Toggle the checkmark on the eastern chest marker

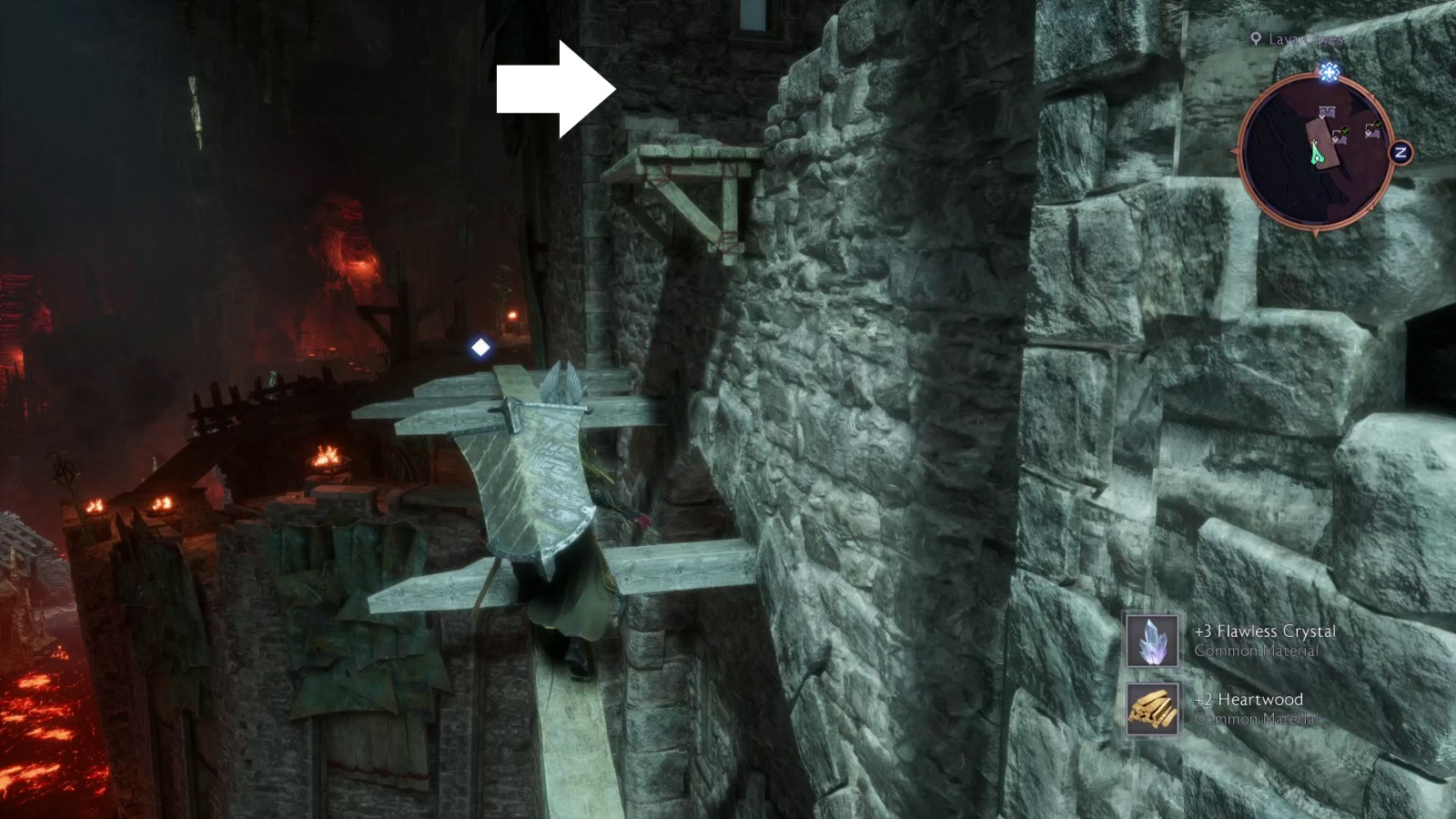coord(1378,124)
